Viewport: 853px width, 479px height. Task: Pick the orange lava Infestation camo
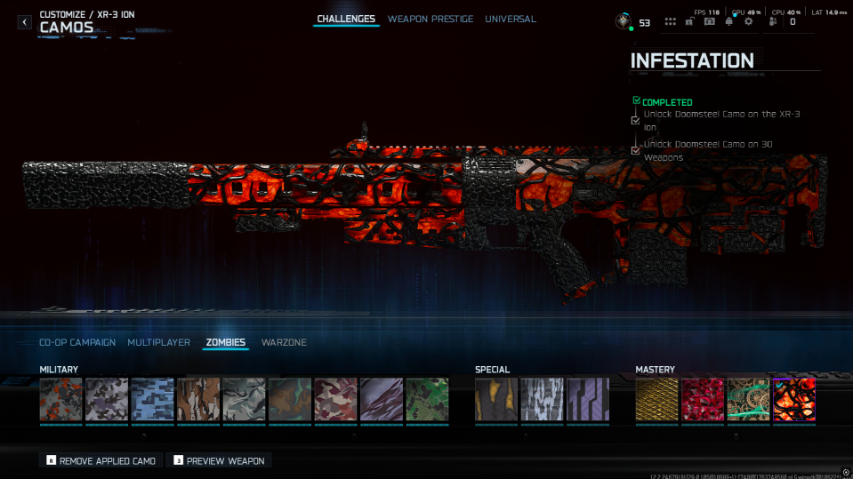coord(794,400)
